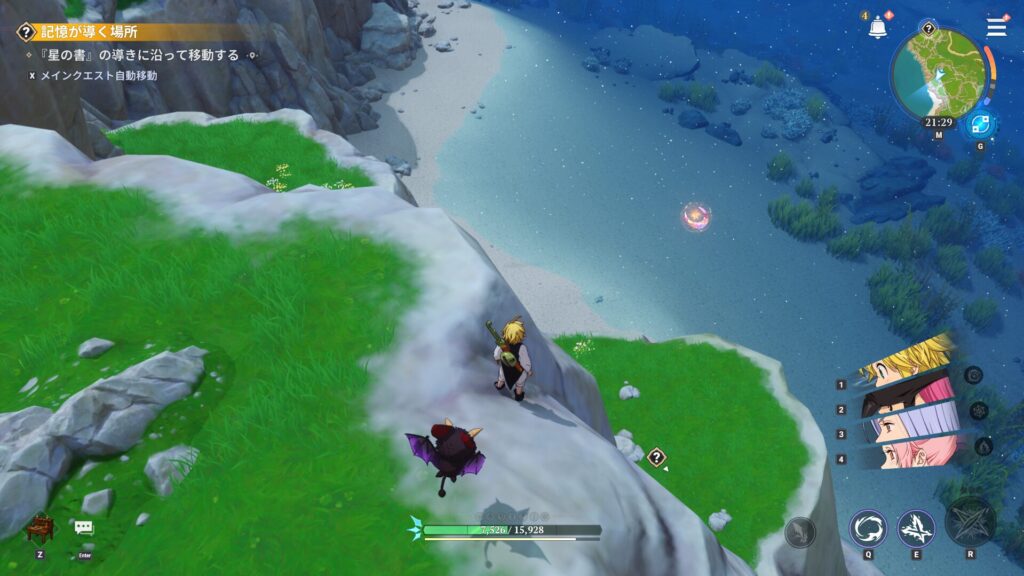Select the 記憶が導く場所 quest tracker title
Image resolution: width=1024 pixels, height=576 pixels.
[90, 32]
